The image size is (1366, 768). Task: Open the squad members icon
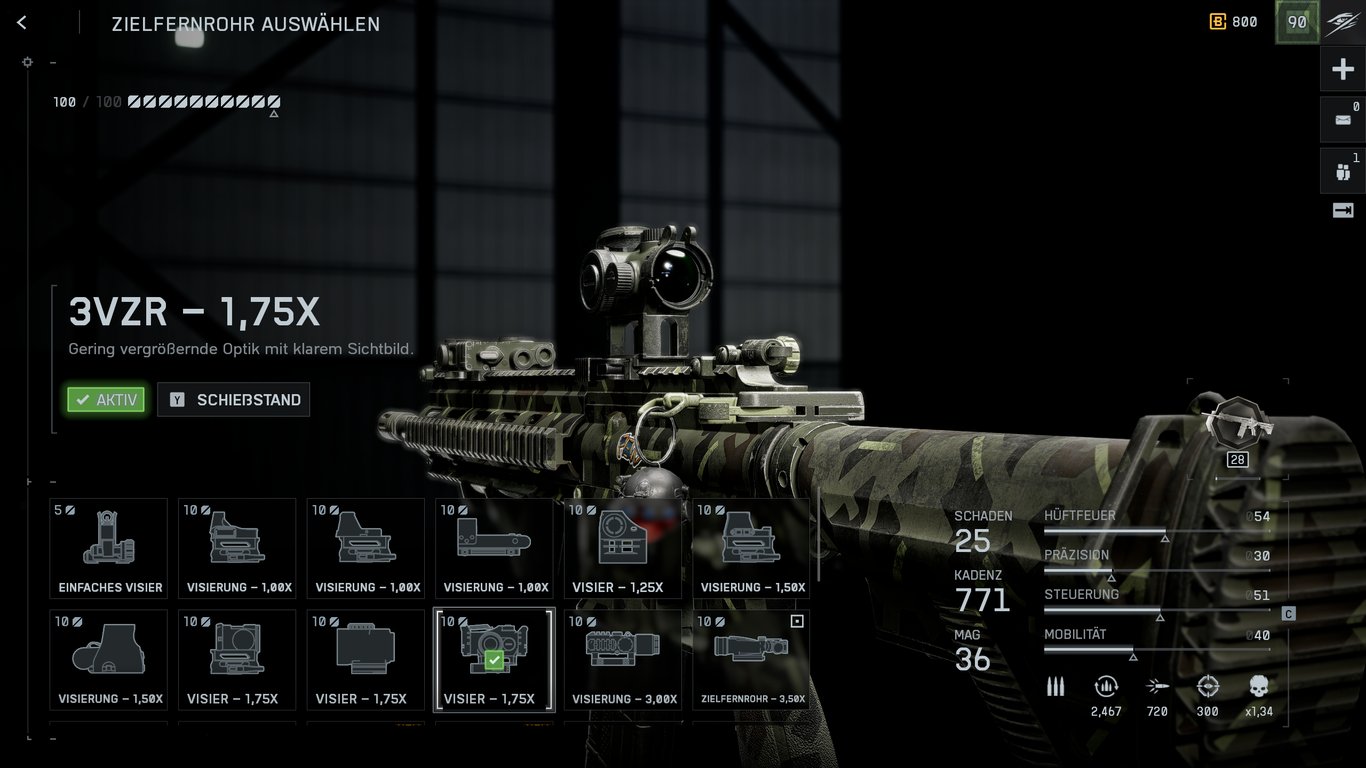1343,172
